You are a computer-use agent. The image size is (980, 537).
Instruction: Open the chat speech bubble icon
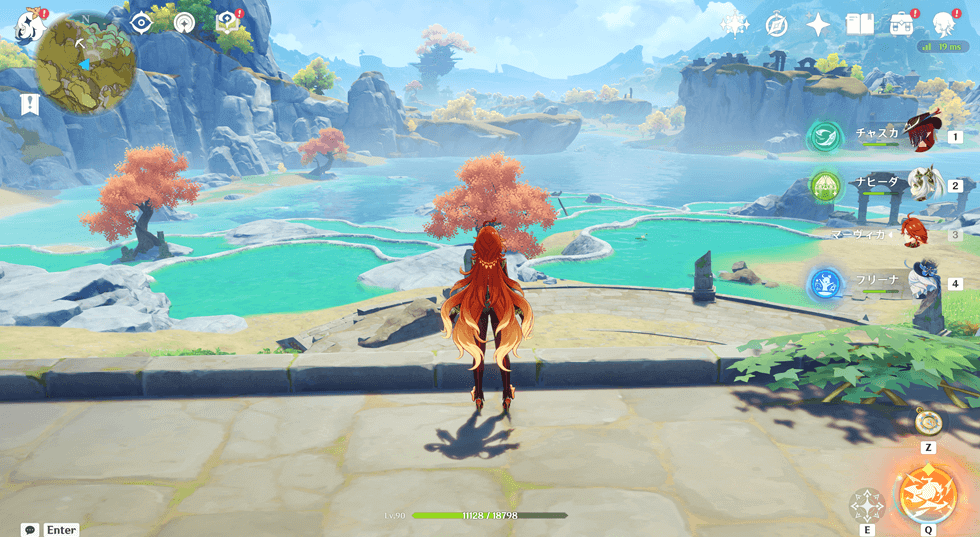[30, 529]
